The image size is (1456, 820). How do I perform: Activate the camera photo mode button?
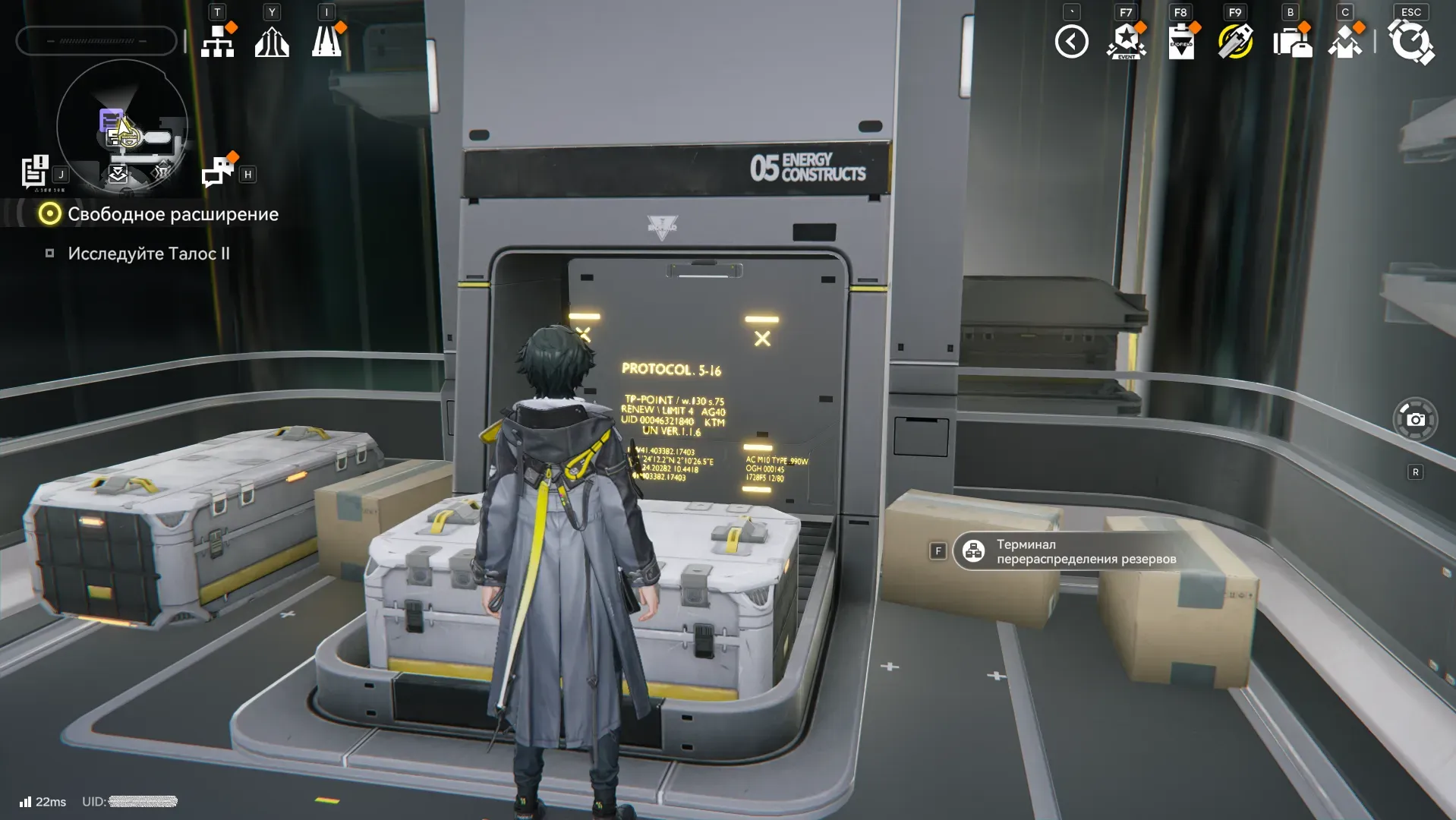click(x=1415, y=419)
